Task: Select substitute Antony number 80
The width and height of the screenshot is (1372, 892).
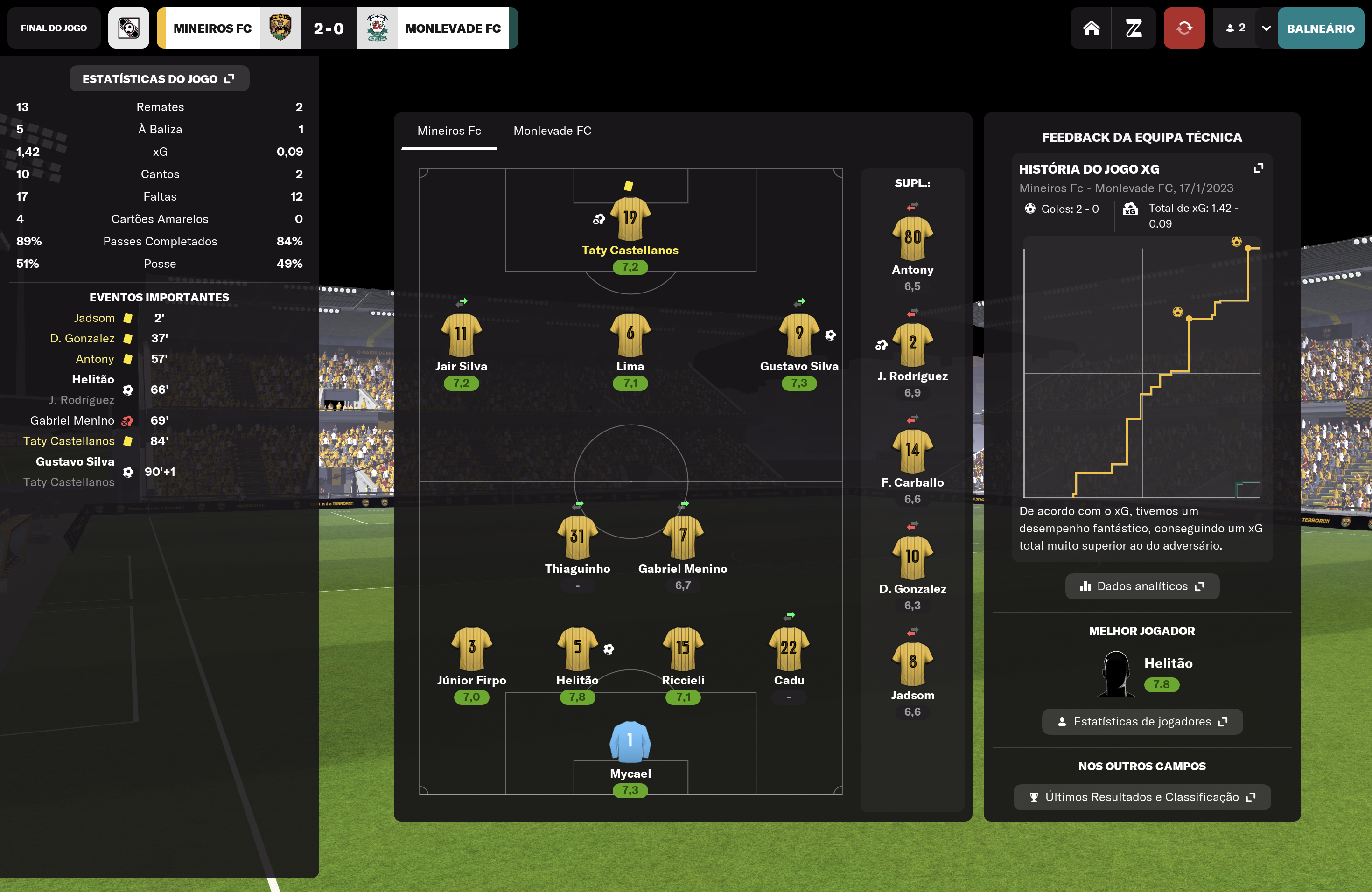Action: (912, 238)
